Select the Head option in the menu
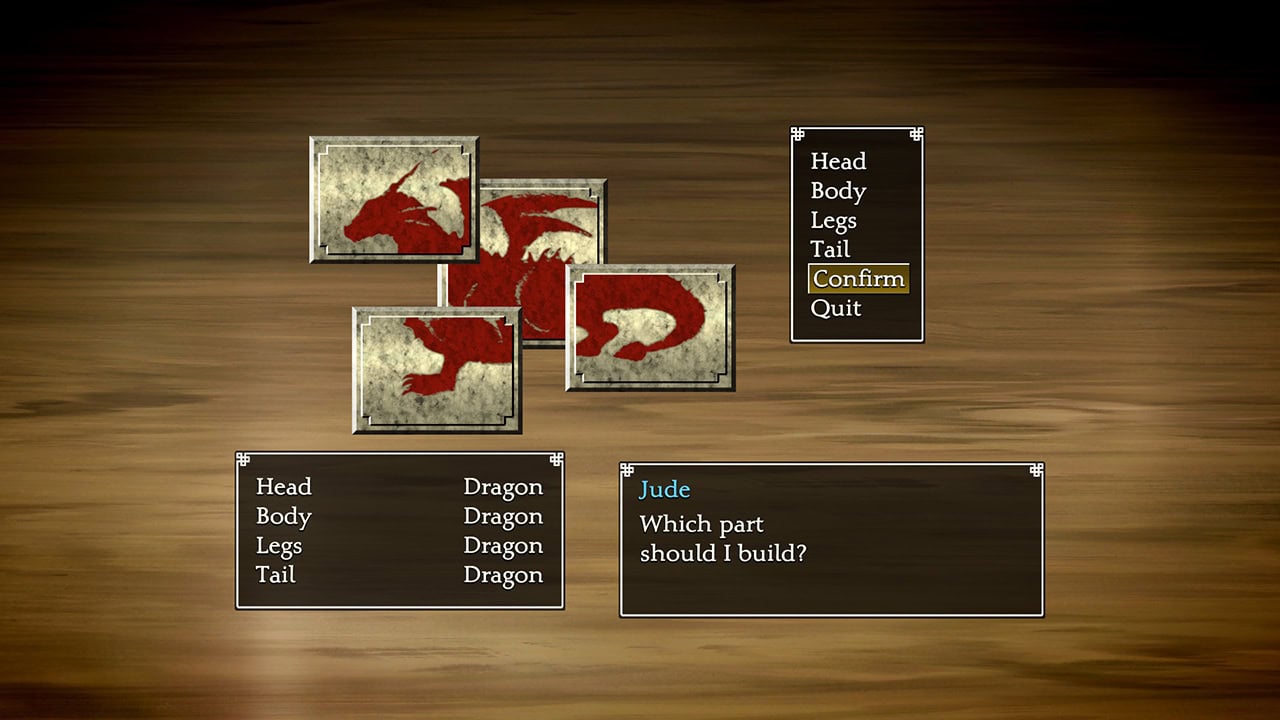The height and width of the screenshot is (720, 1280). 838,161
